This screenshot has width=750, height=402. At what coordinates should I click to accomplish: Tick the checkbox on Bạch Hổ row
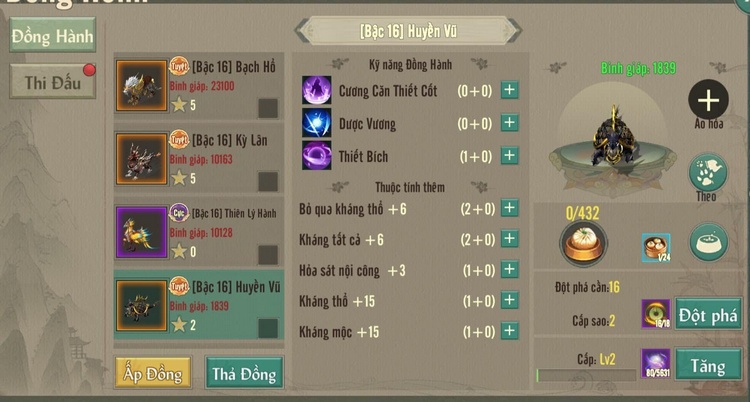point(268,108)
